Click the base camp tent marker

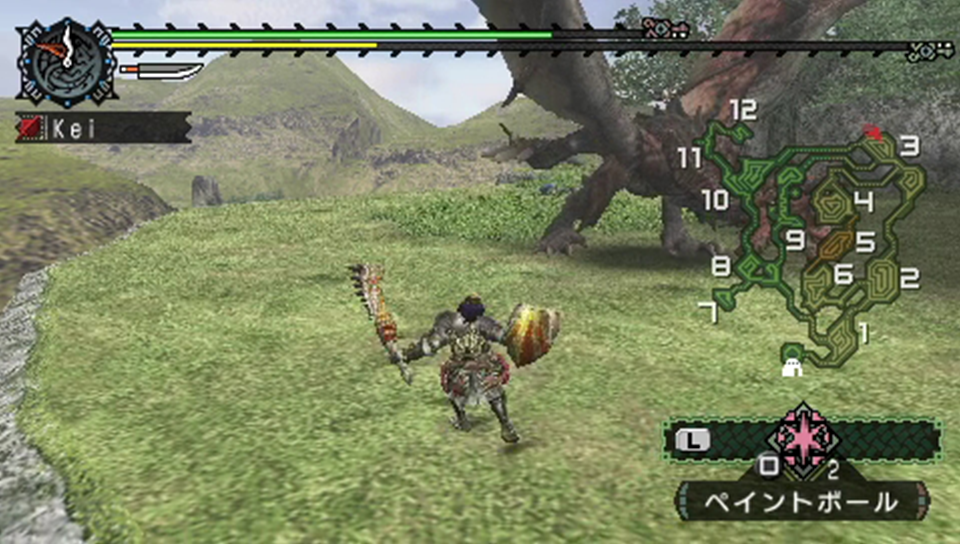pyautogui.click(x=793, y=367)
